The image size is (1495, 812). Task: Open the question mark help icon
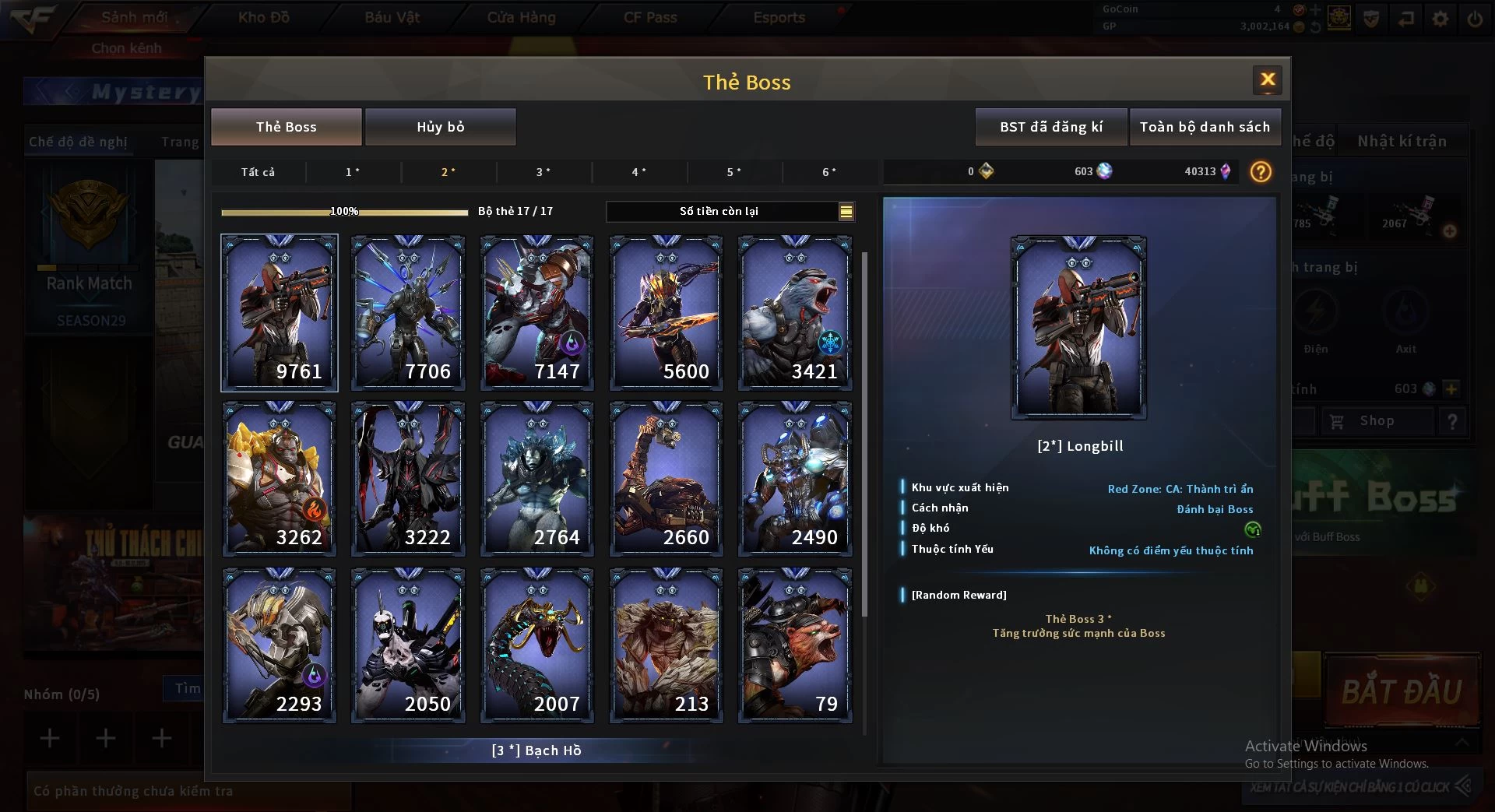tap(1260, 172)
